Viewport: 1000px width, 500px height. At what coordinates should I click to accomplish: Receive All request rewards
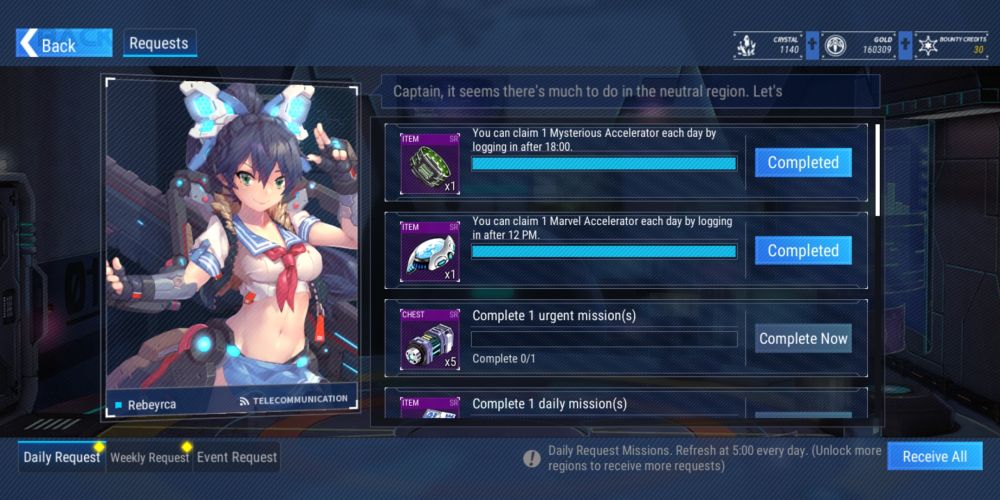[x=934, y=456]
